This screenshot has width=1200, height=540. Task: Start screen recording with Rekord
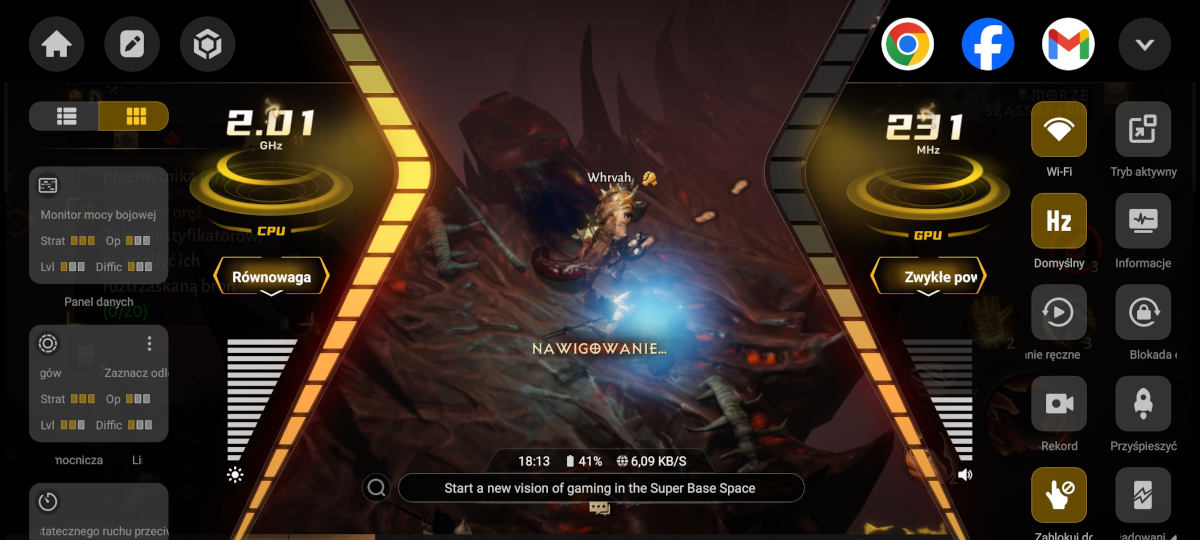click(x=1058, y=404)
